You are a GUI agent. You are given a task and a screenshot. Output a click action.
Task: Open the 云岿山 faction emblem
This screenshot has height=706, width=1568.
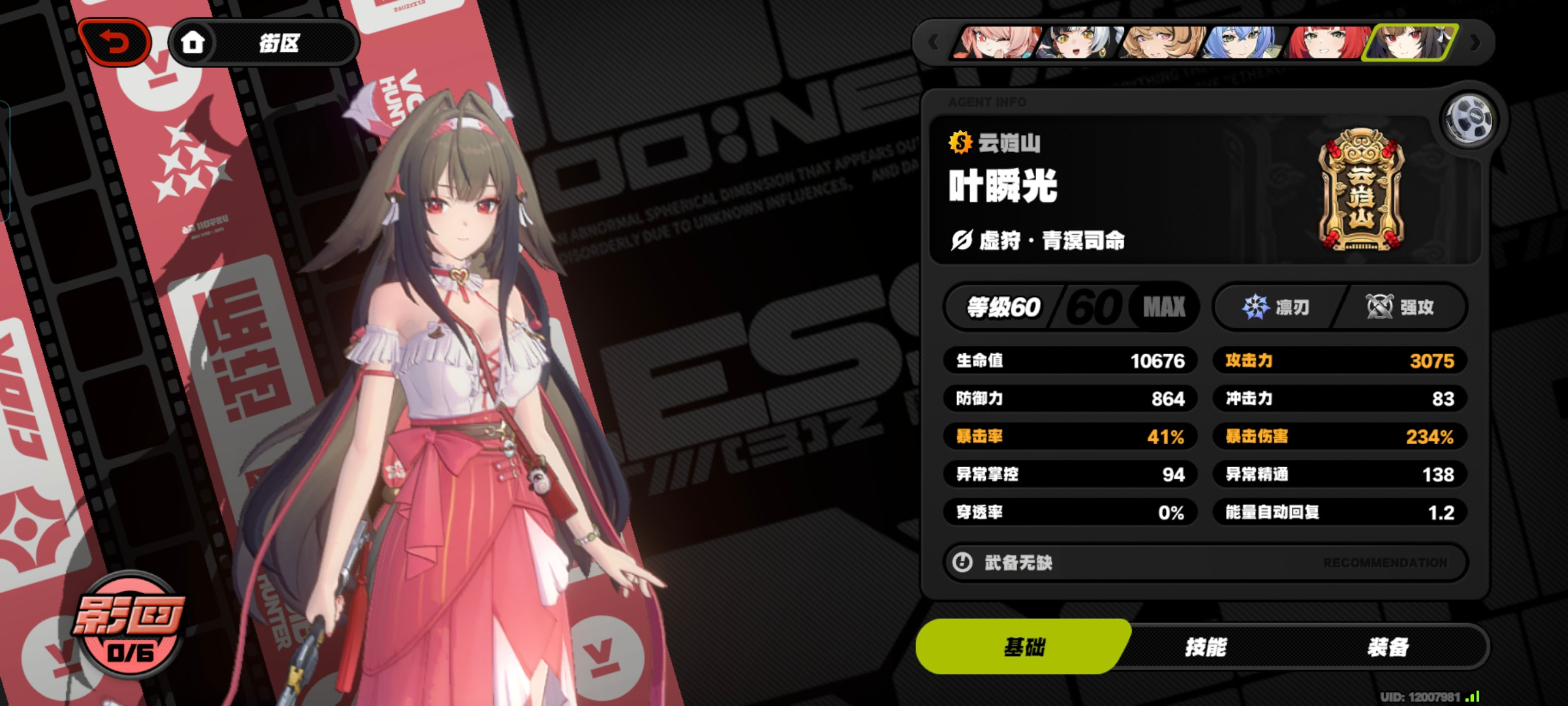tap(1361, 191)
